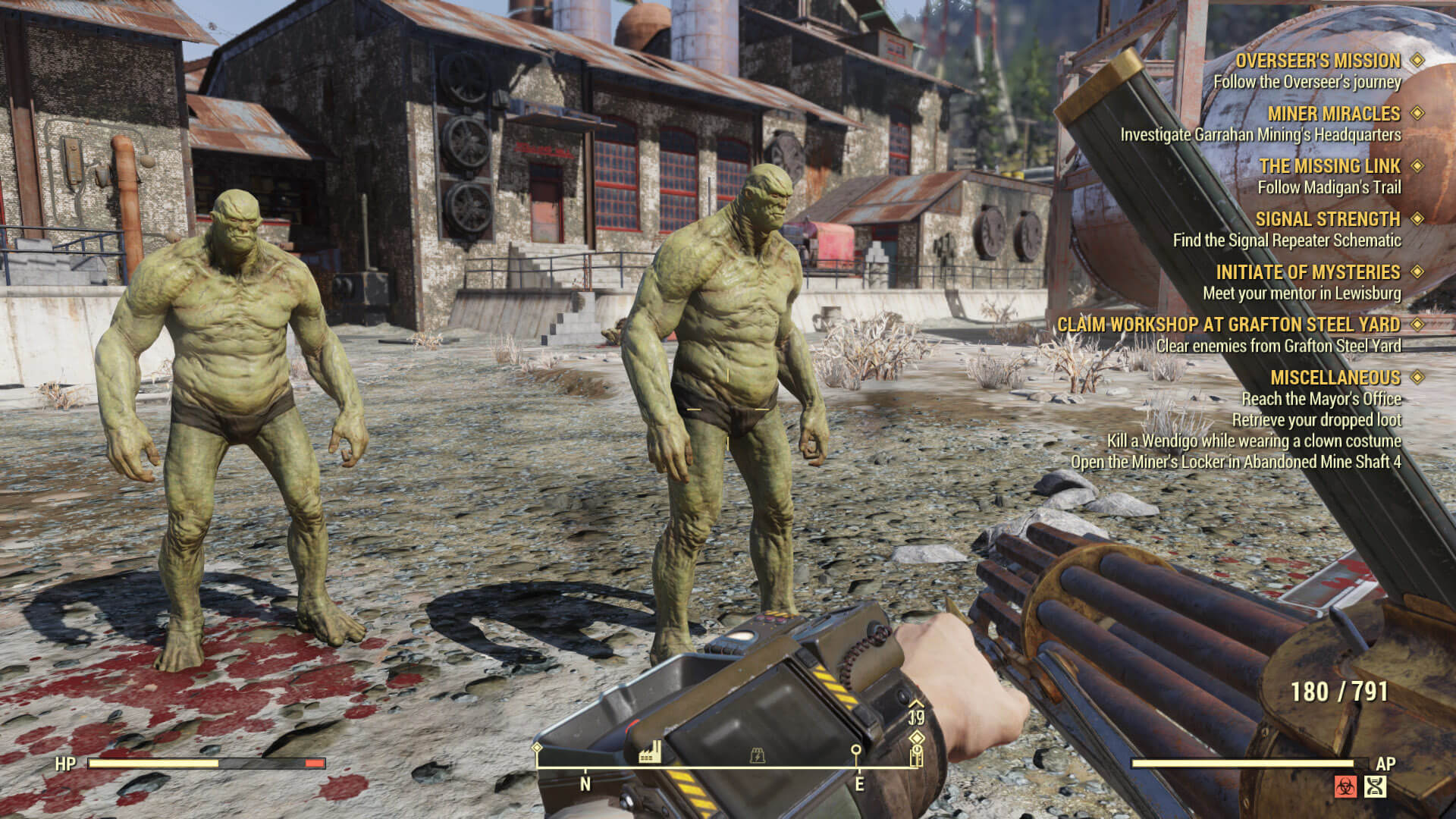Choose the Wendigo clown costume objective
The width and height of the screenshot is (1456, 819).
coord(1254,441)
